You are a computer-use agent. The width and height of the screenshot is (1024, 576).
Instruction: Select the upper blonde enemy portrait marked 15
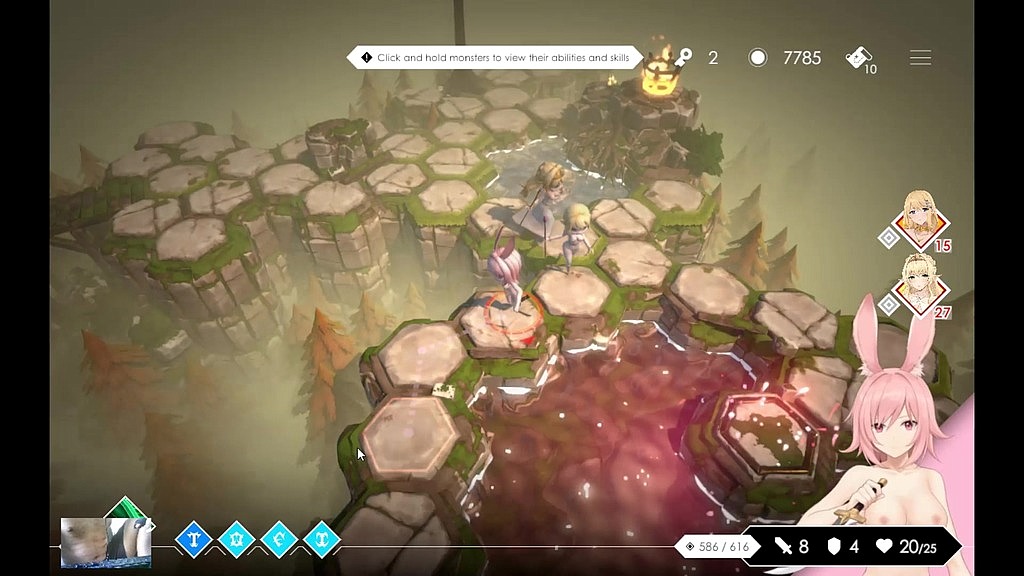click(x=919, y=217)
